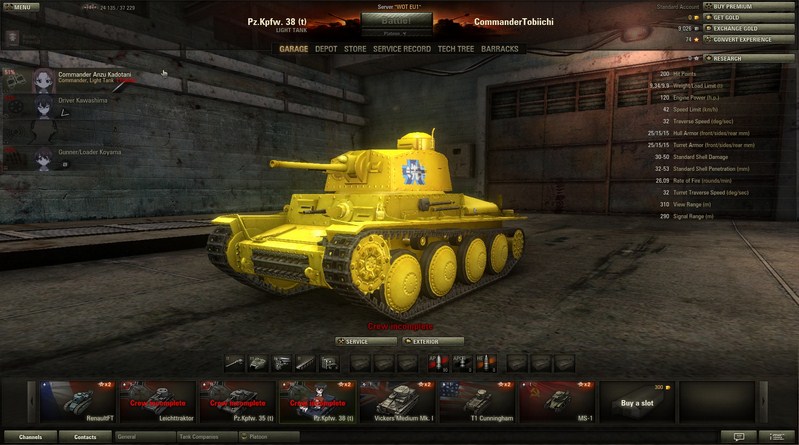Viewport: 799px width, 445px height.
Task: Switch to the Depot tab
Action: pos(326,49)
